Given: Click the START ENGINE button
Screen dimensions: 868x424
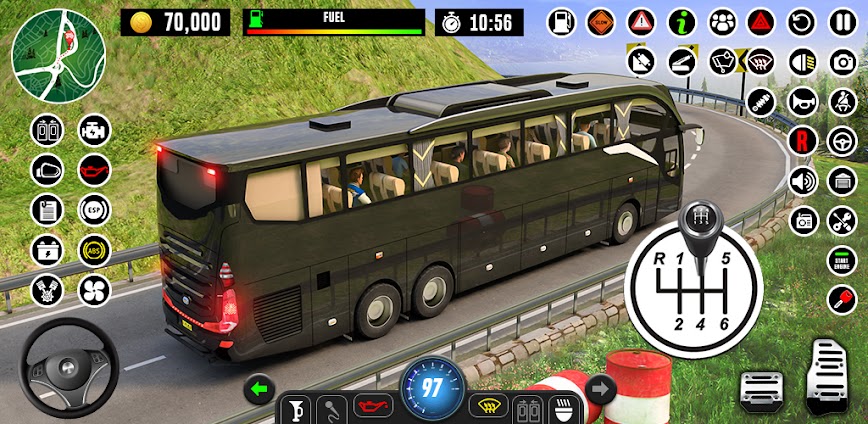Looking at the screenshot, I should tap(842, 260).
